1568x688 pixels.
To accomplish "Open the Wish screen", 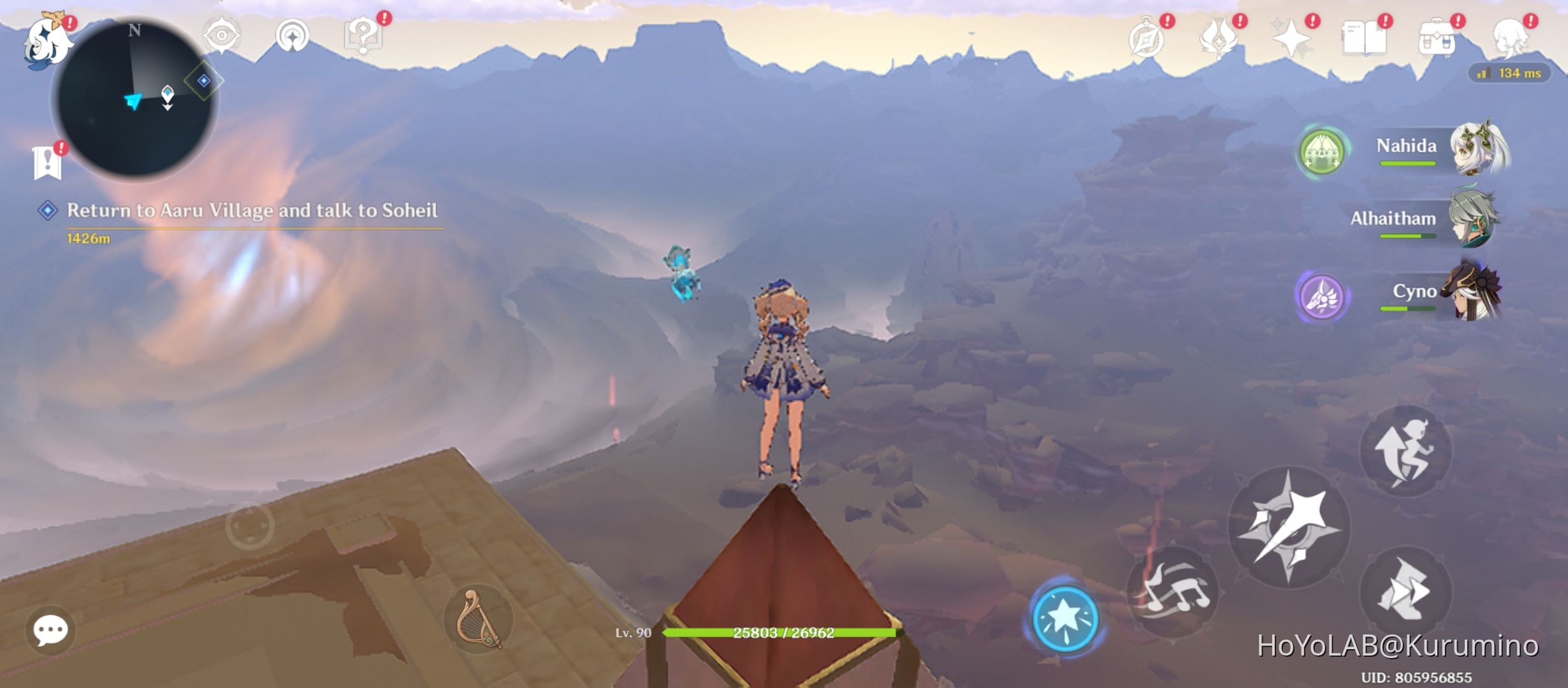I will coord(1293,38).
